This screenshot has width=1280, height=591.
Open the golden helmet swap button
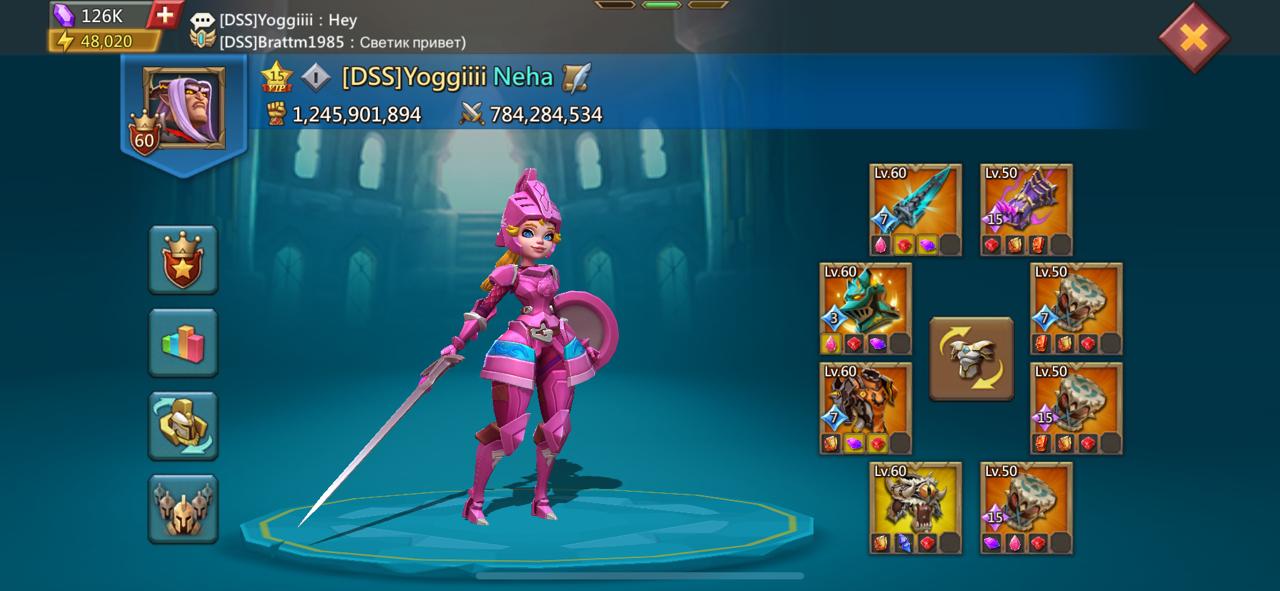click(x=183, y=425)
